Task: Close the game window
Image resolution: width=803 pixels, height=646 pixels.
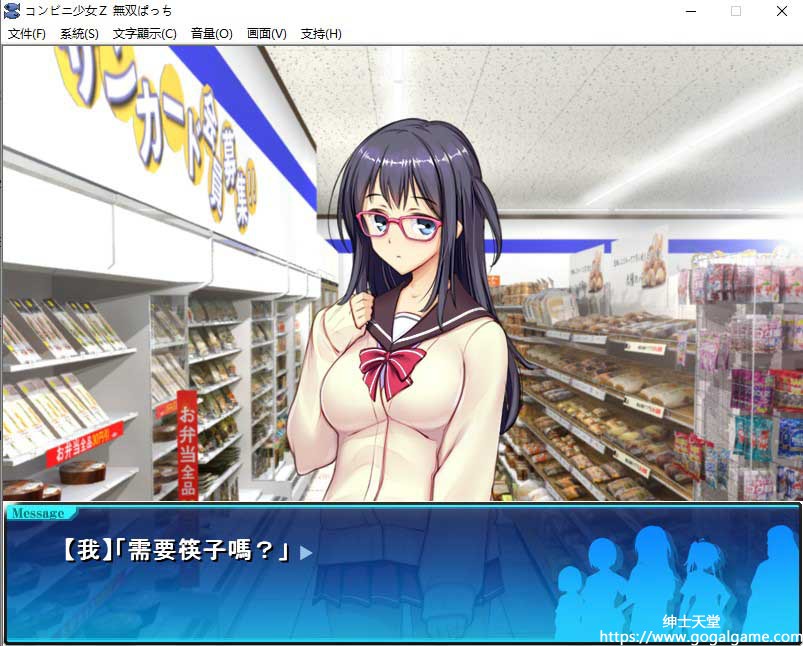Action: click(x=781, y=11)
